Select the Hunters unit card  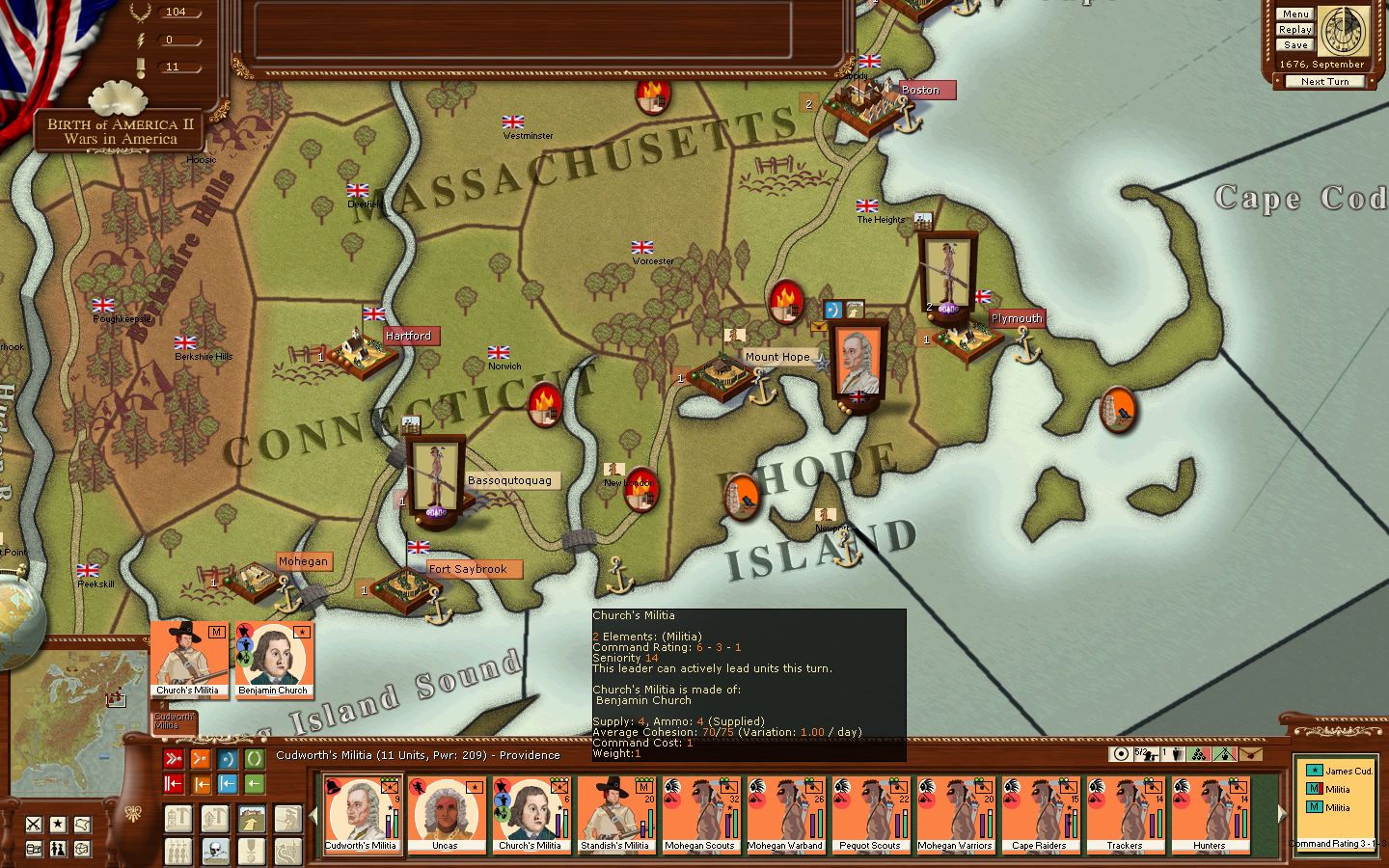(1209, 815)
